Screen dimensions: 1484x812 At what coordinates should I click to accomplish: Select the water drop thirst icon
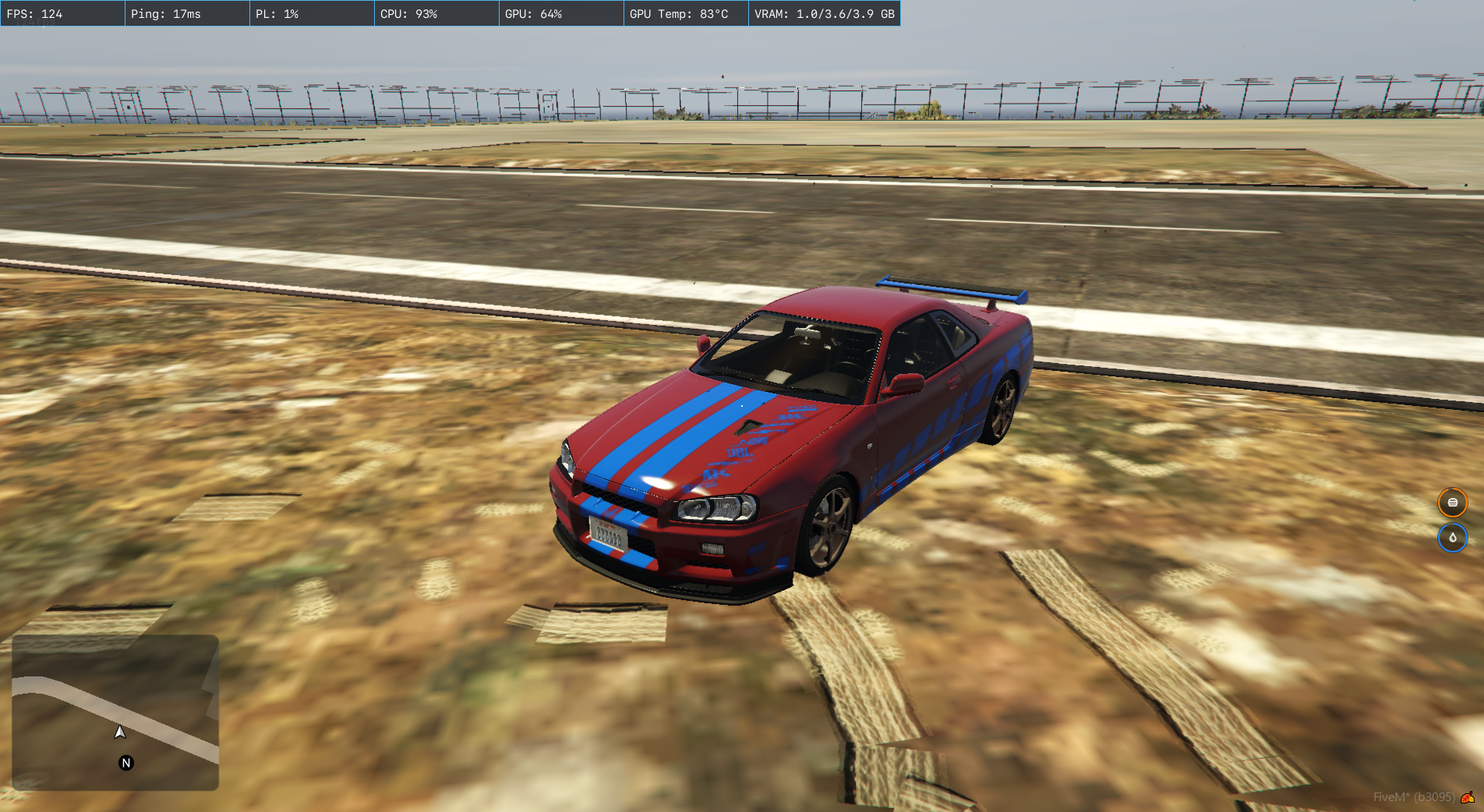(x=1452, y=538)
